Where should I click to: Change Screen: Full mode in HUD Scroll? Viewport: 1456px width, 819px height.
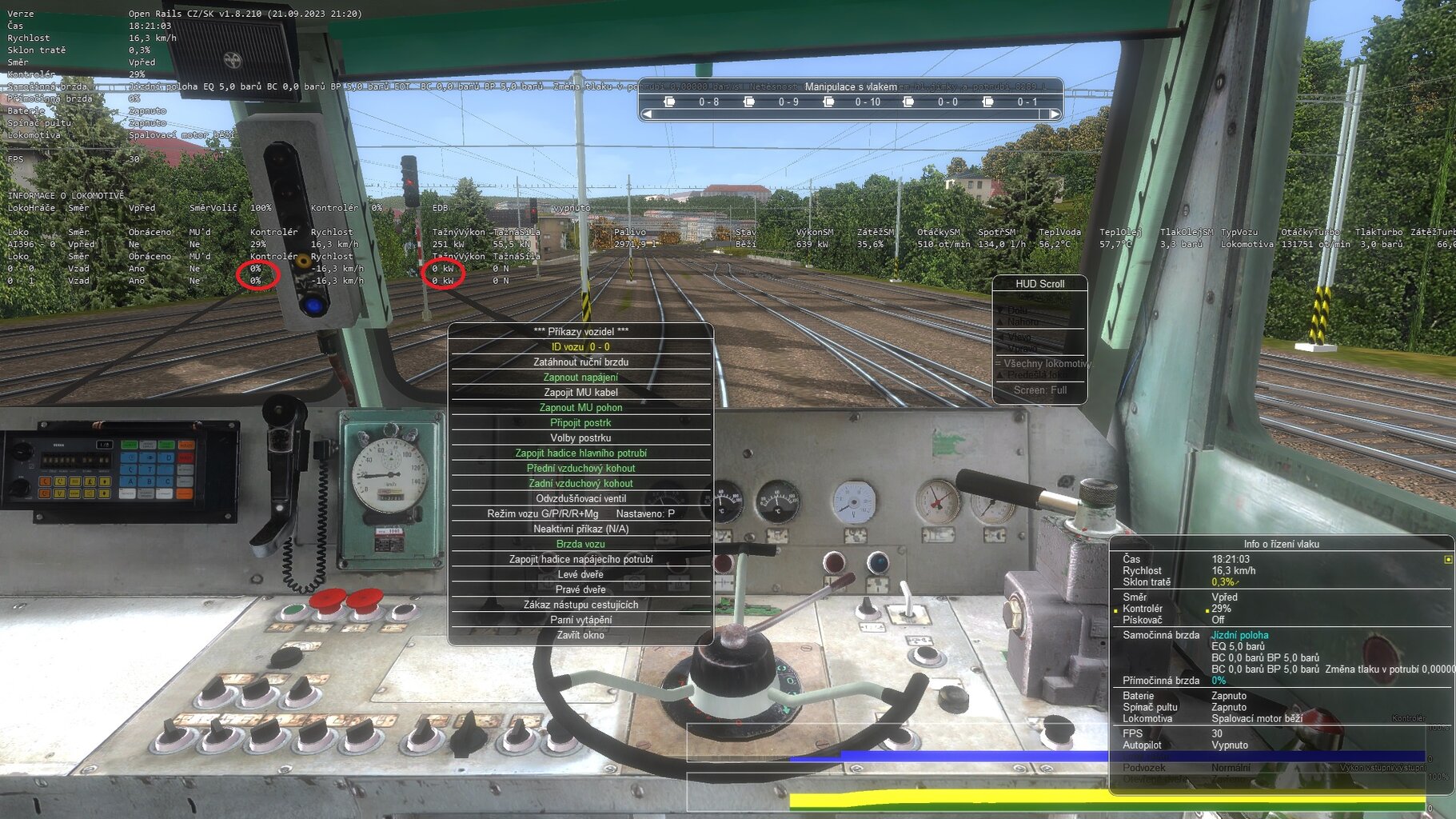pyautogui.click(x=1039, y=390)
